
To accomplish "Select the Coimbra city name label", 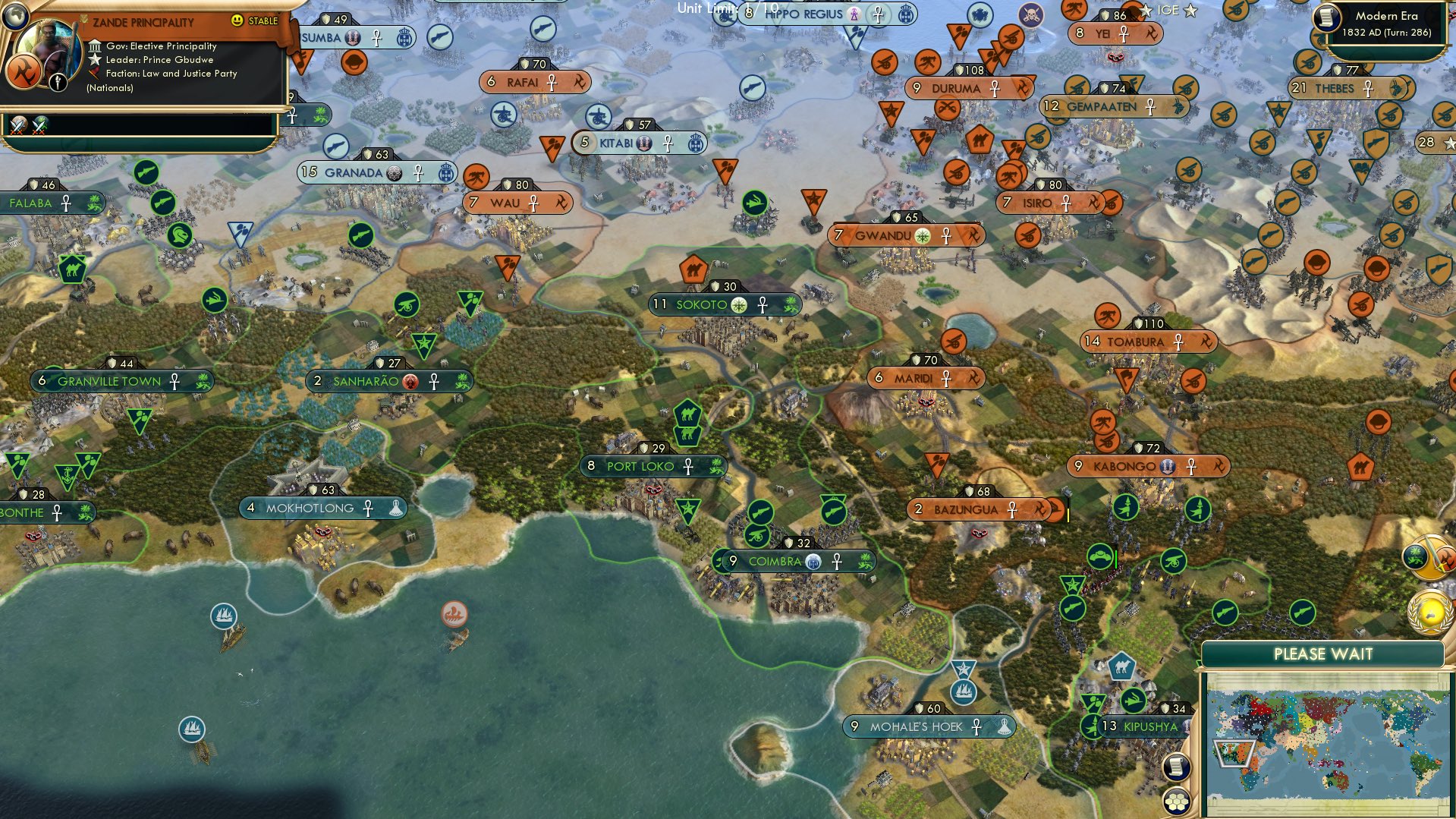I will point(775,562).
